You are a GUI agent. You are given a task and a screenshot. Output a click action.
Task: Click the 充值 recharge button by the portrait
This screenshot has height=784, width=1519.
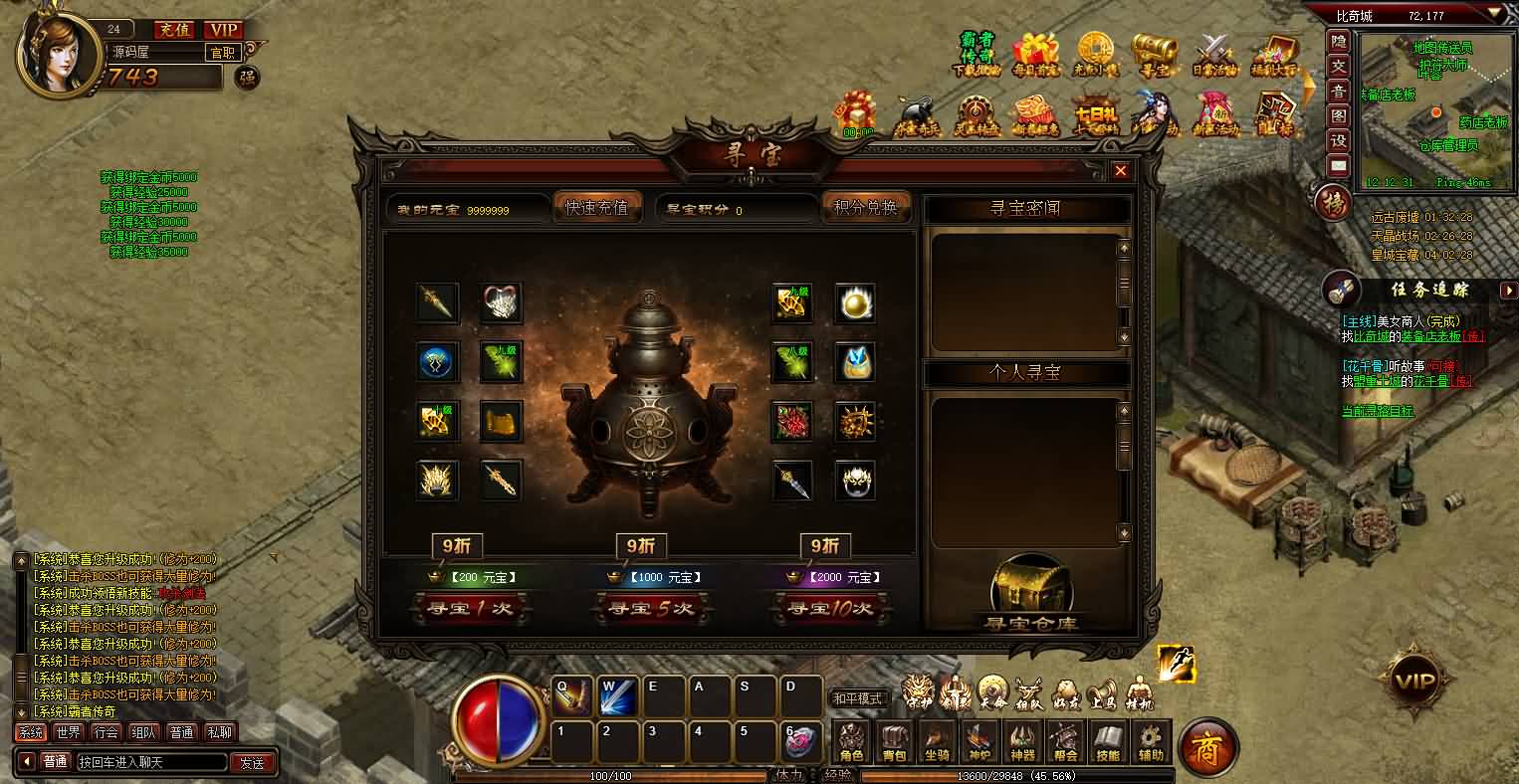[x=174, y=30]
